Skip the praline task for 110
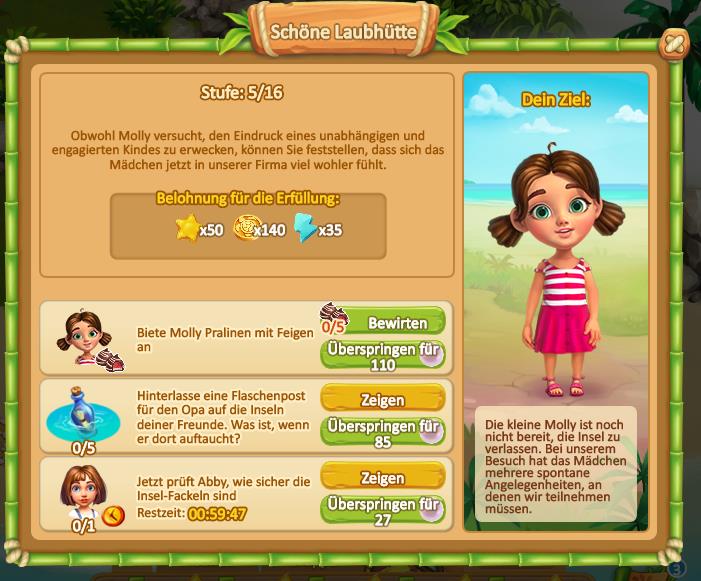 [x=382, y=355]
